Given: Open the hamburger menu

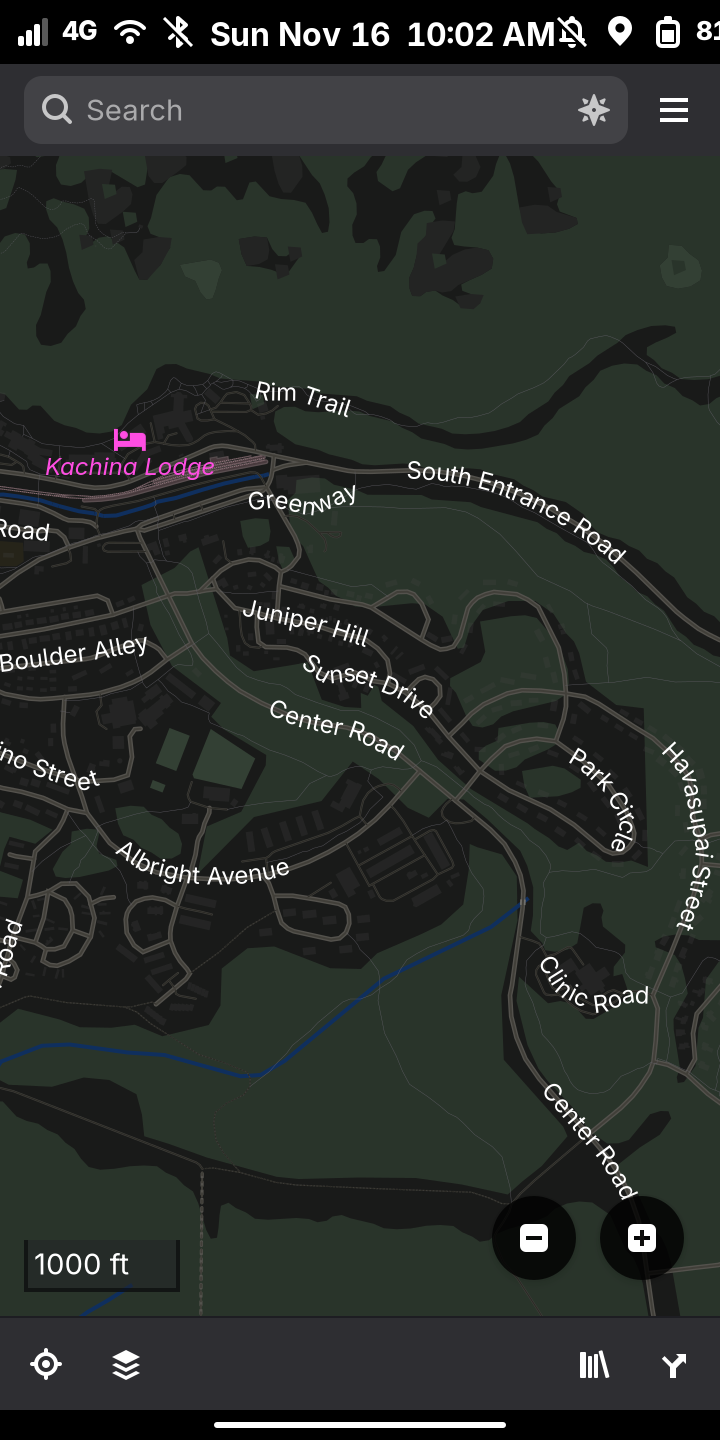Looking at the screenshot, I should (x=674, y=110).
